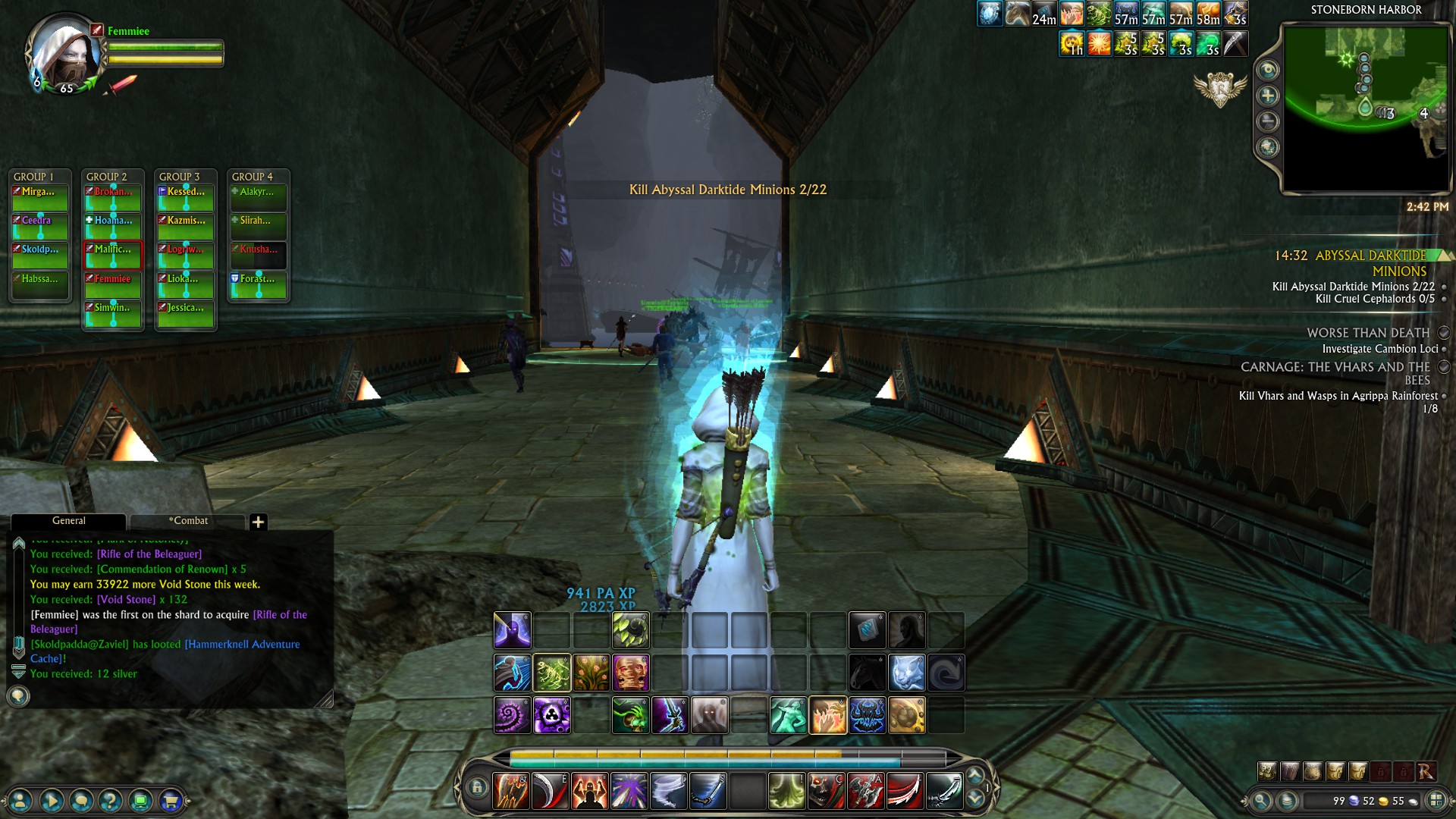Open the General chat tab
This screenshot has width=1456, height=819.
click(68, 521)
